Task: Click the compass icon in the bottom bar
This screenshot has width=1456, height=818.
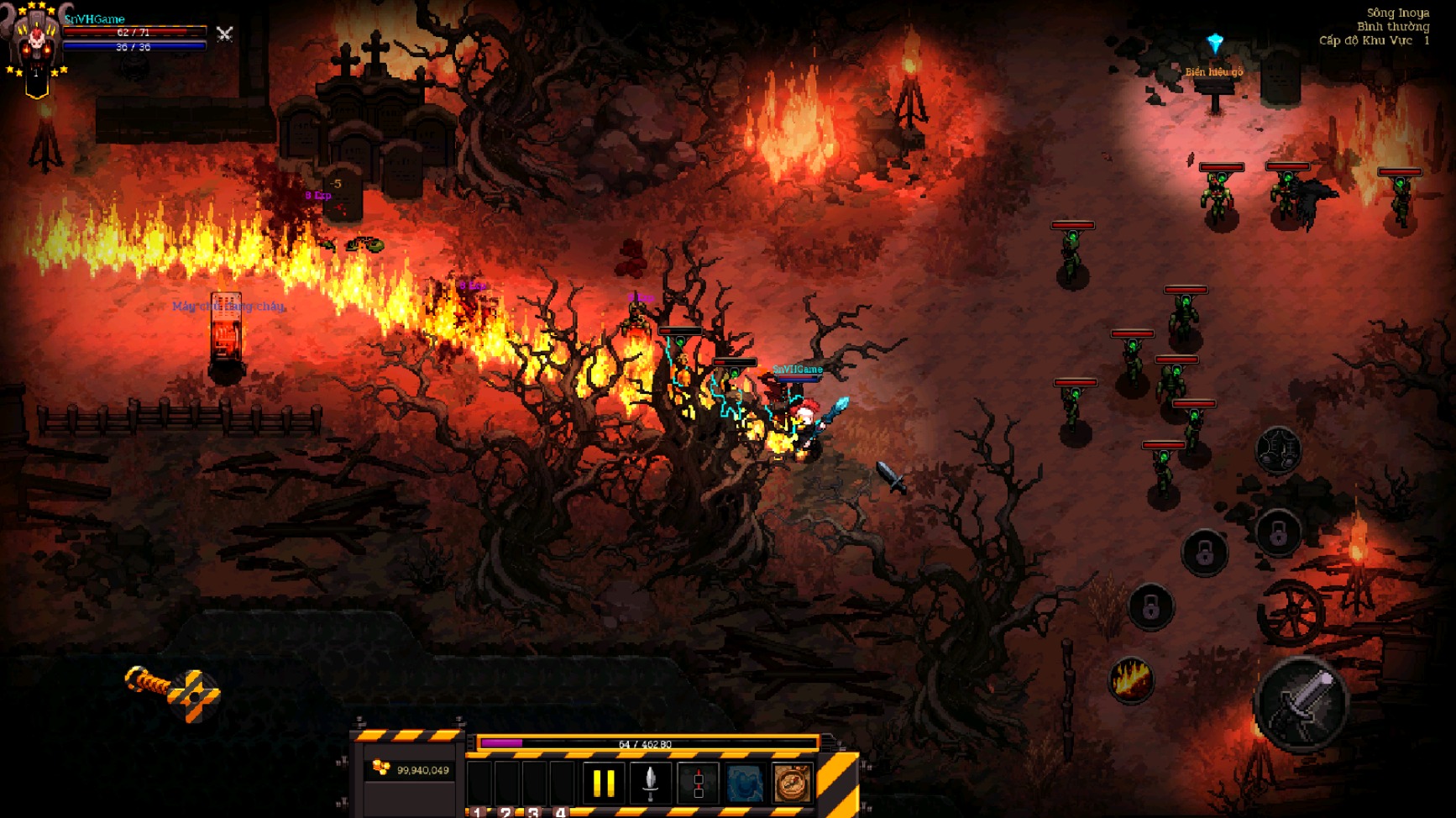Action: click(792, 784)
